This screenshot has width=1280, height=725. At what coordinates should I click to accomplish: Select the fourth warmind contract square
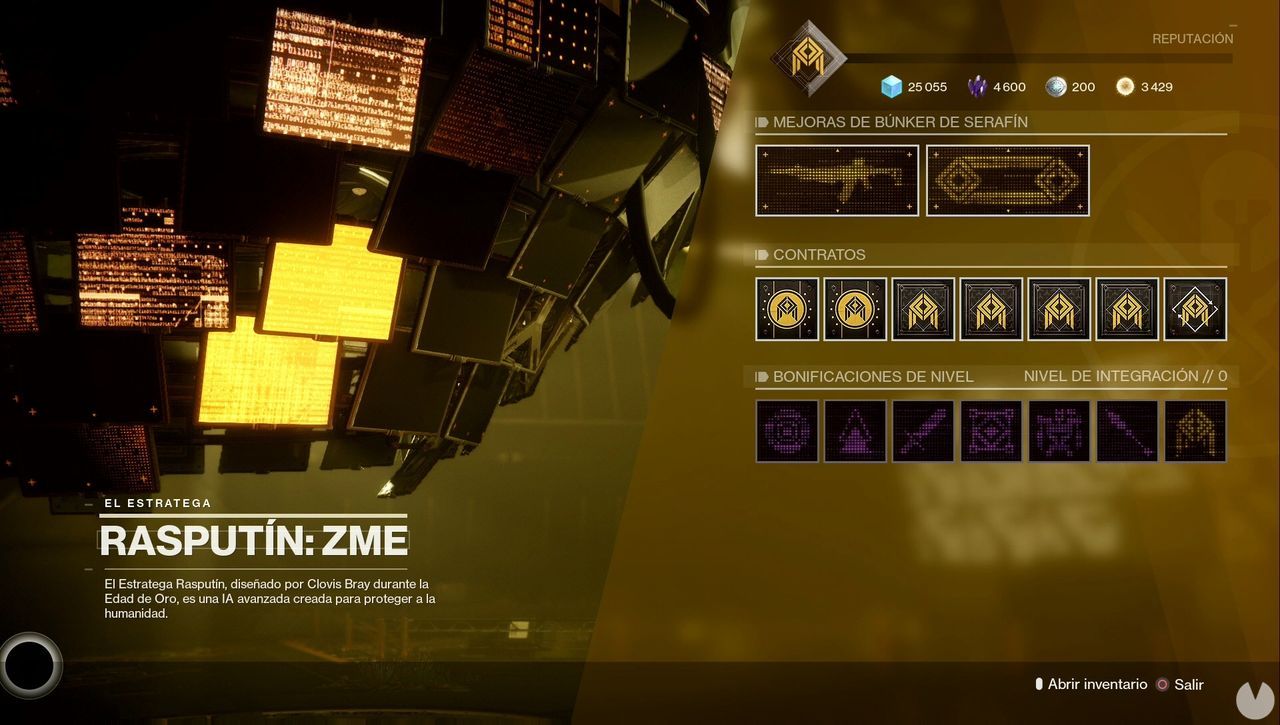(991, 309)
